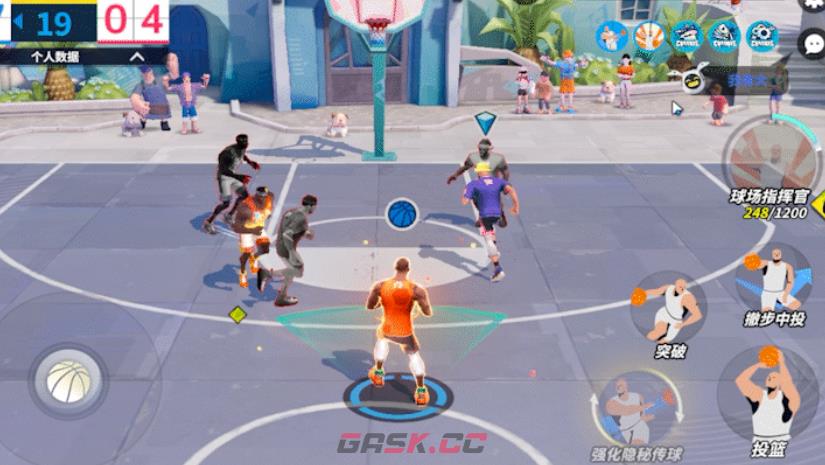Viewport: 825px width, 465px height.
Task: Tap the 投篮 shoot button
Action: [766, 390]
